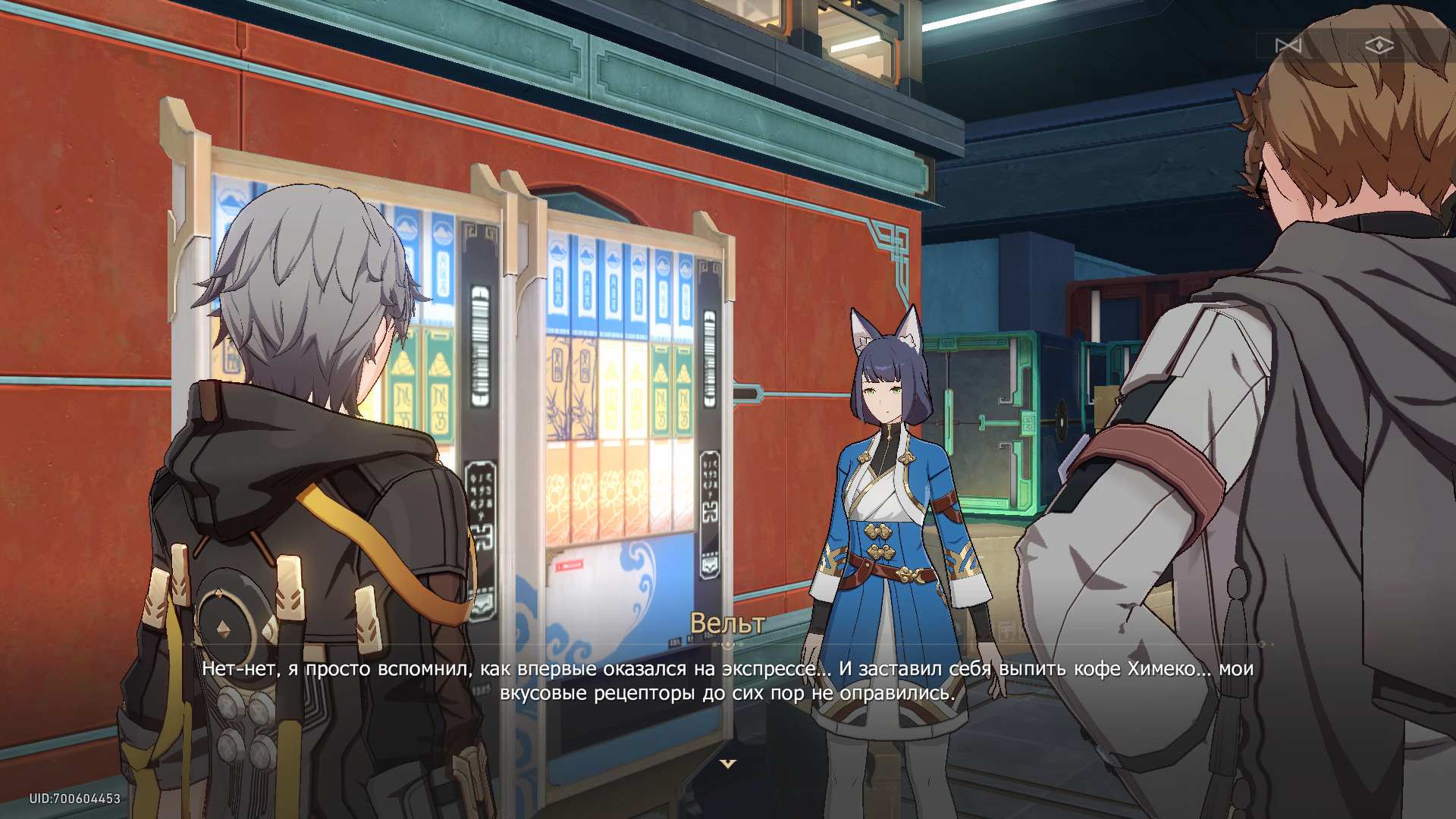Advance dialogue using the golden down arrow
This screenshot has height=819, width=1456.
(728, 764)
